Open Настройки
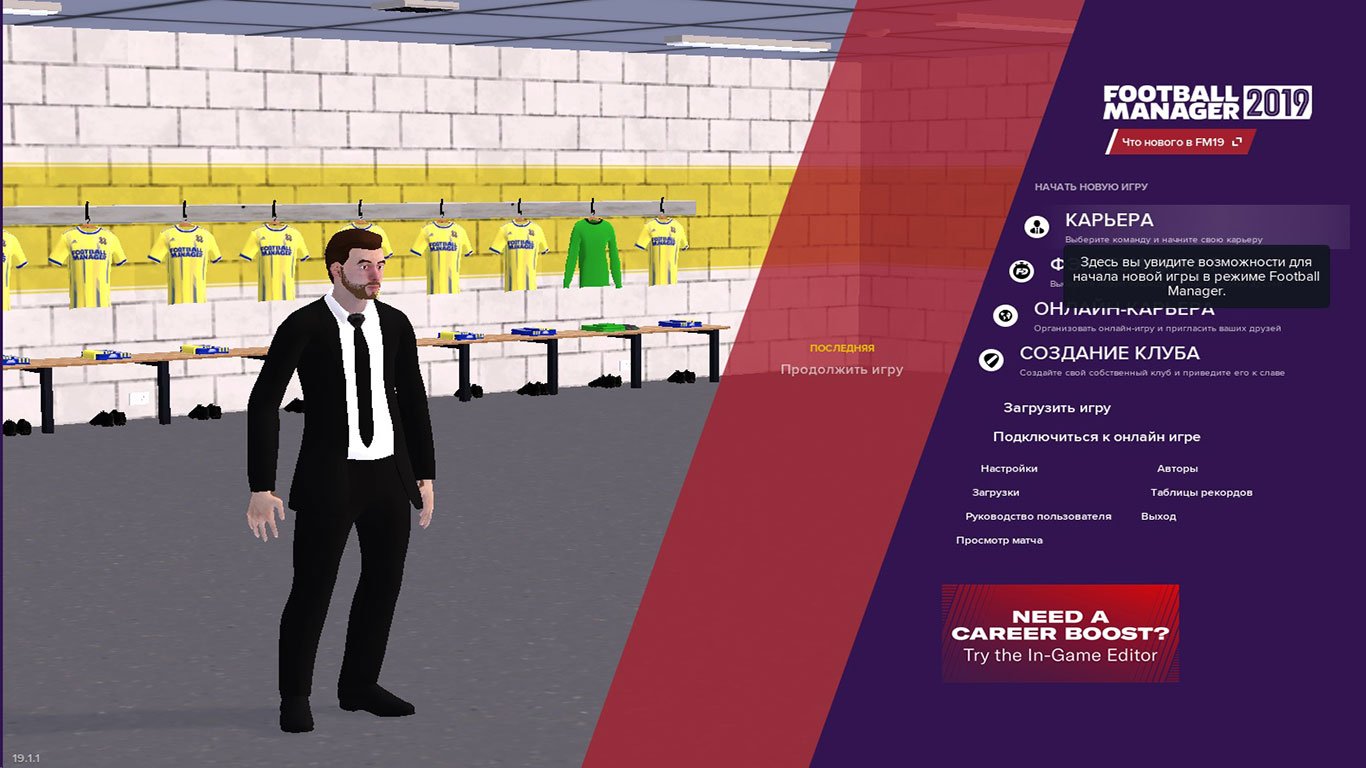 click(x=1011, y=468)
